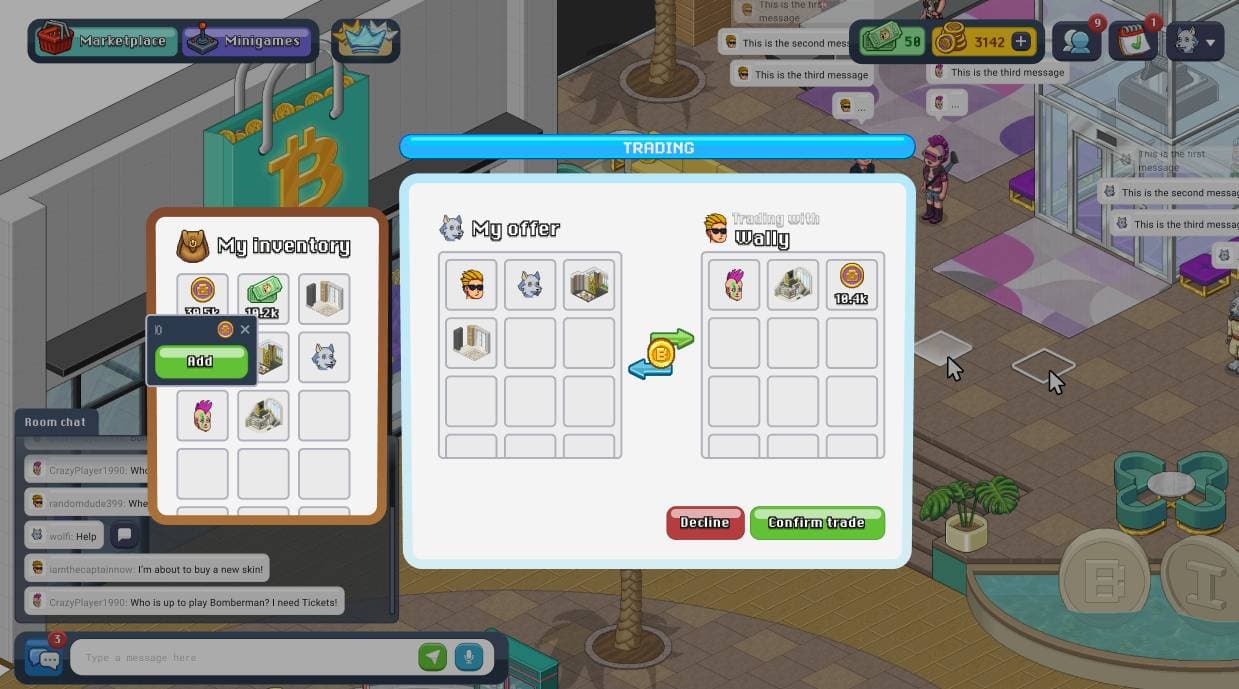Toggle the chat bubble icon with notifications
Viewport: 1239px width, 689px height.
point(44,657)
